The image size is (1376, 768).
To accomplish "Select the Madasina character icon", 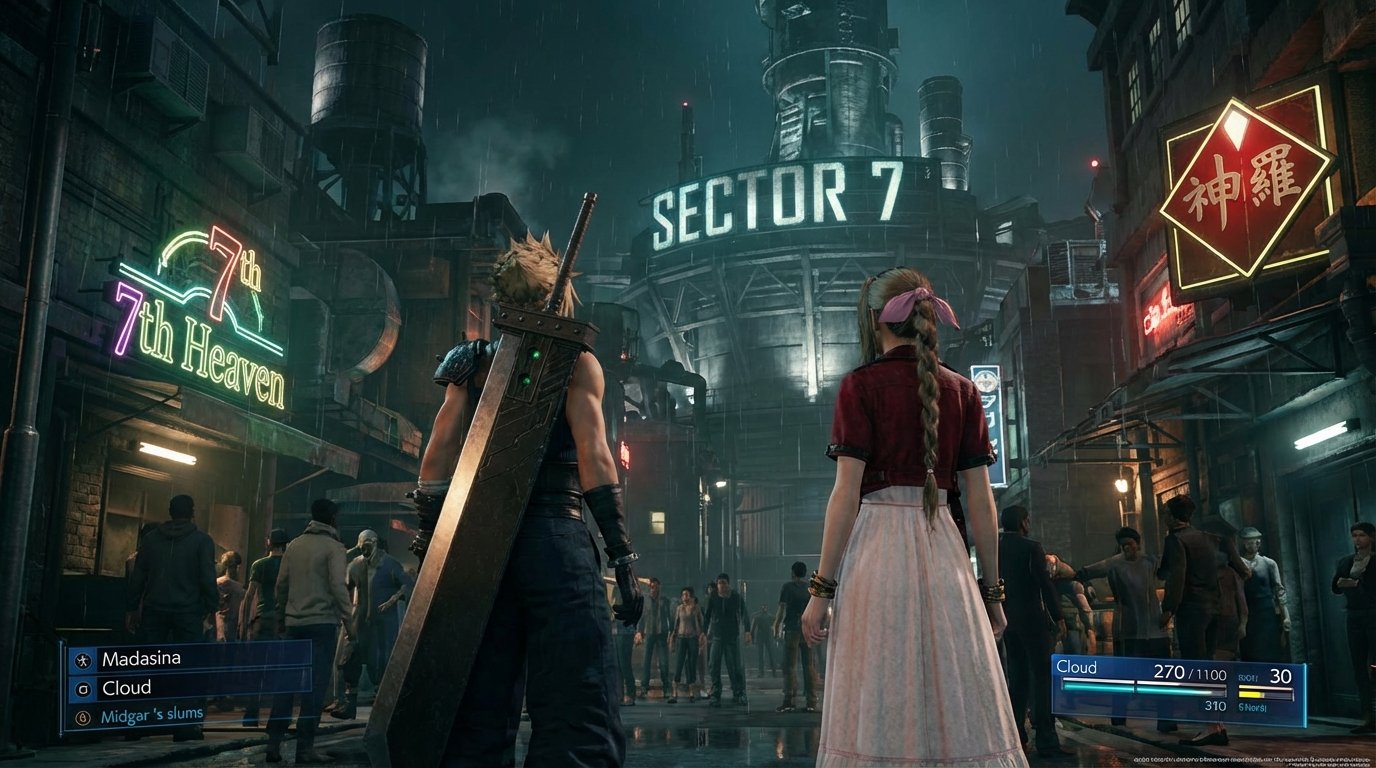I will (84, 660).
